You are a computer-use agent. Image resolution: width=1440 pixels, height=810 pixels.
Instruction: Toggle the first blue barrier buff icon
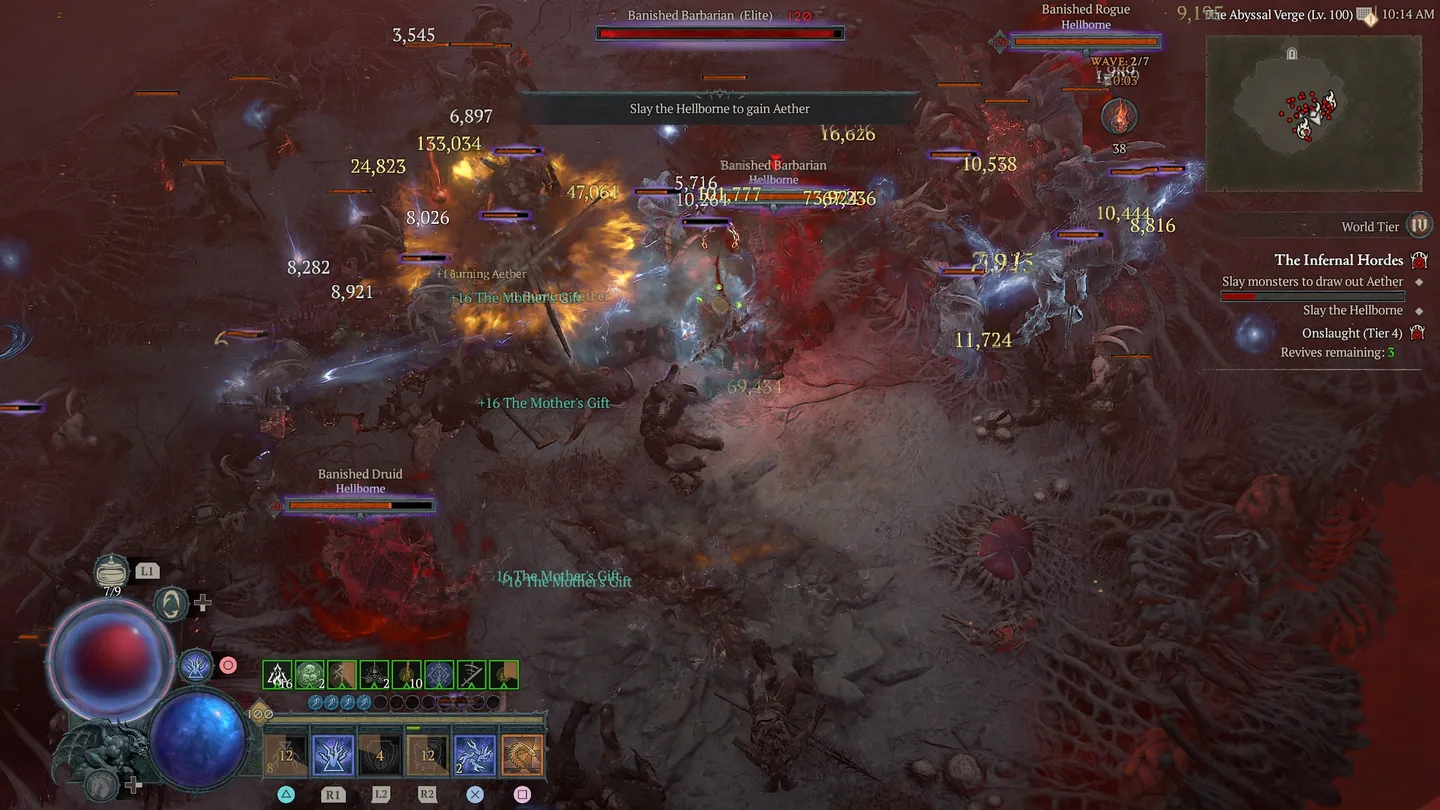tap(315, 702)
